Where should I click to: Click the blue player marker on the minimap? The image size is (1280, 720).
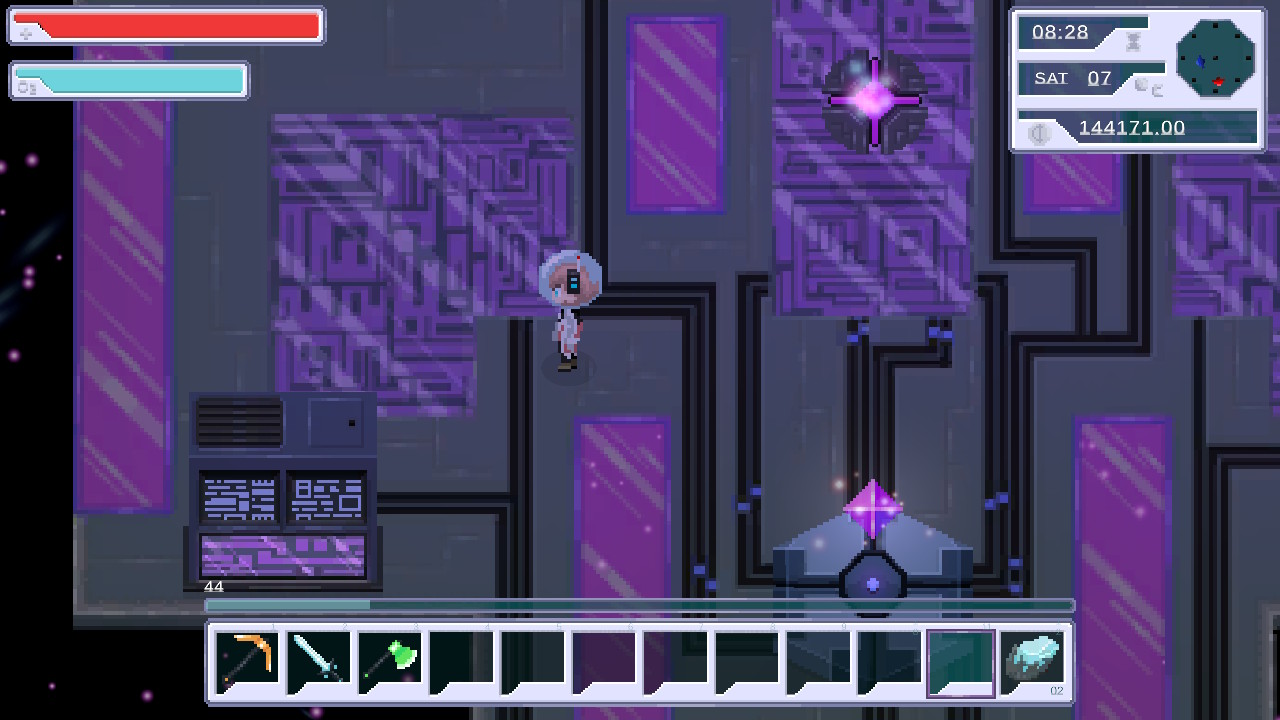coord(1201,61)
